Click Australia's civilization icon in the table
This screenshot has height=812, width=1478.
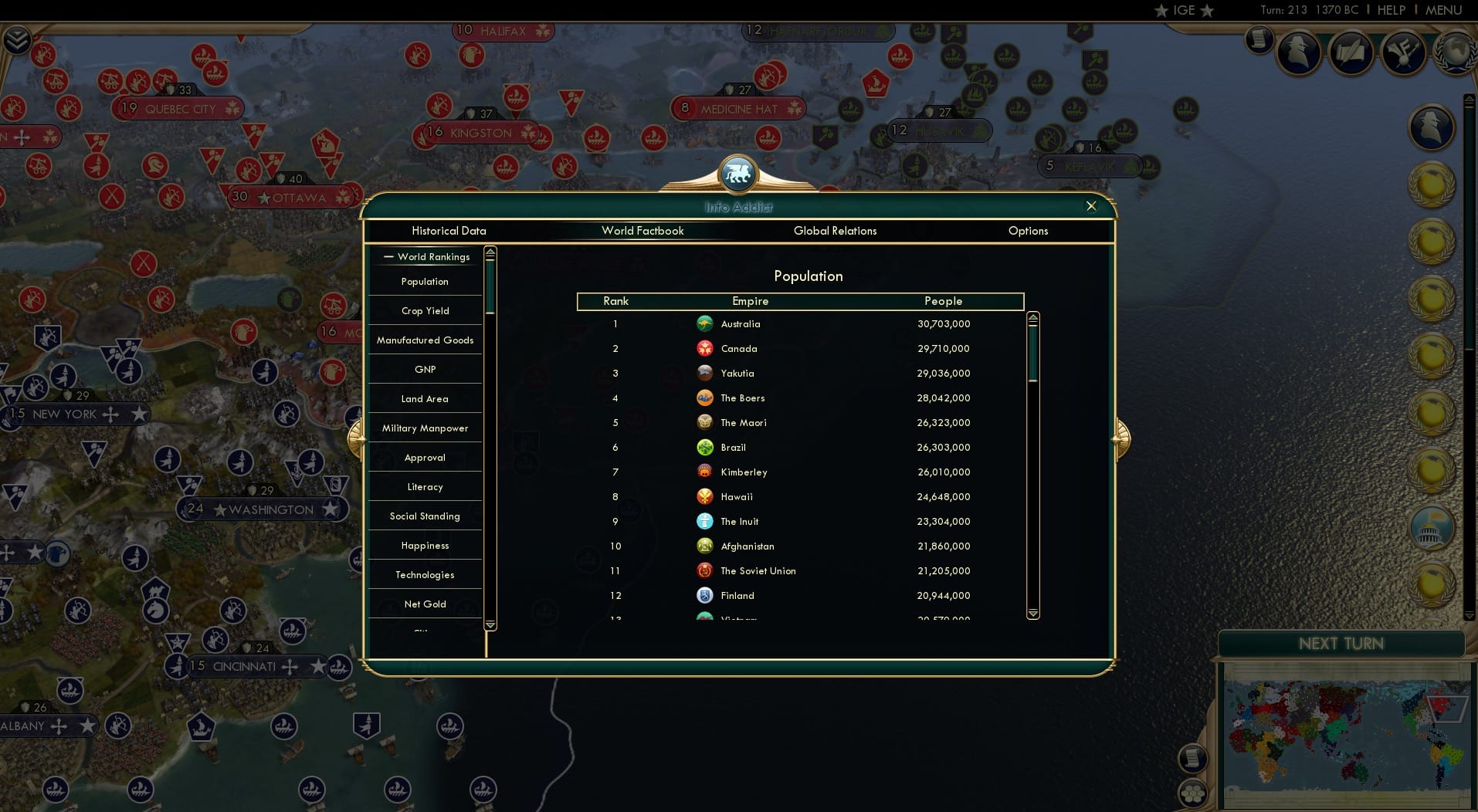point(707,324)
